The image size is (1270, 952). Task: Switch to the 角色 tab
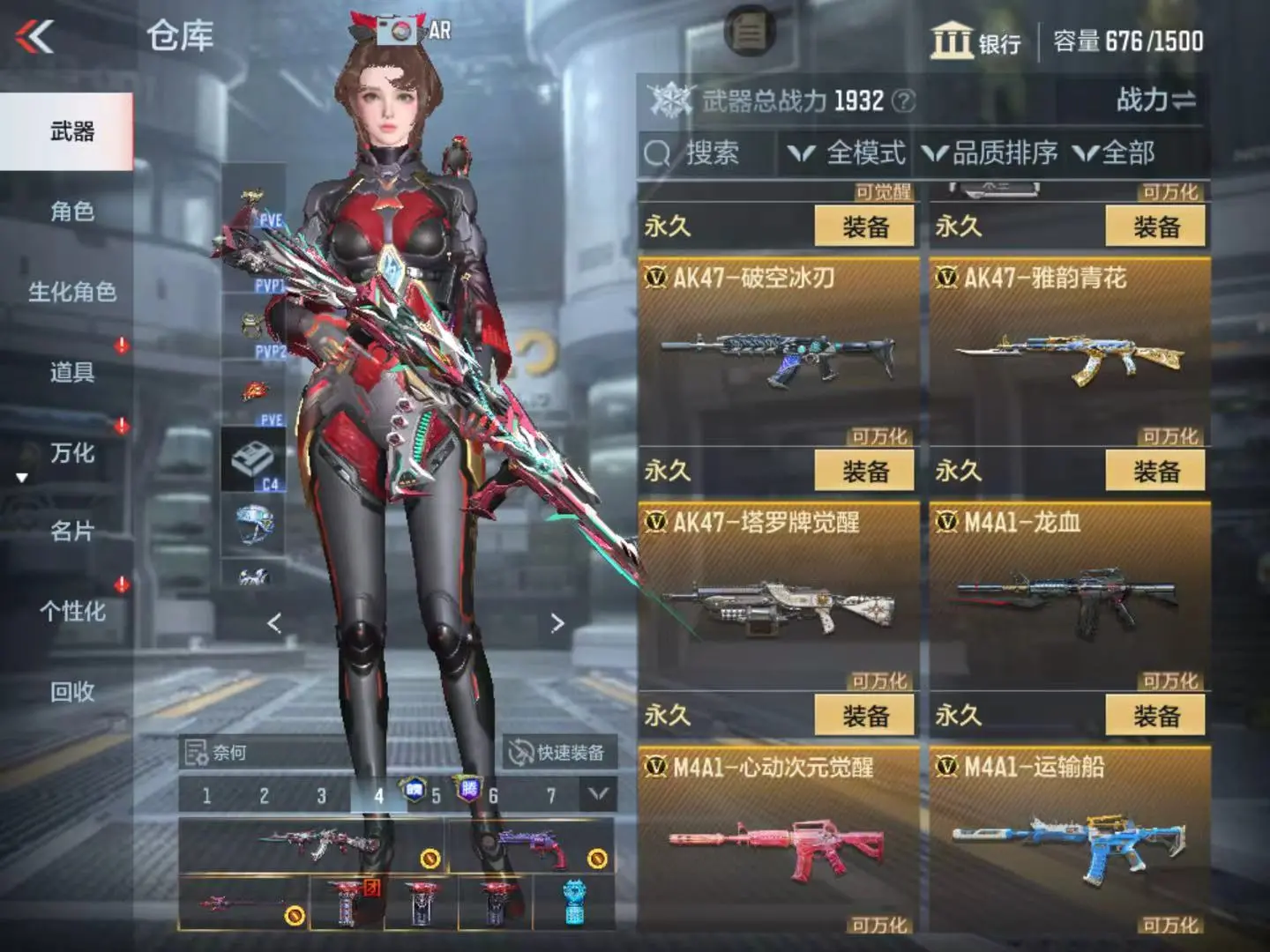pos(71,212)
